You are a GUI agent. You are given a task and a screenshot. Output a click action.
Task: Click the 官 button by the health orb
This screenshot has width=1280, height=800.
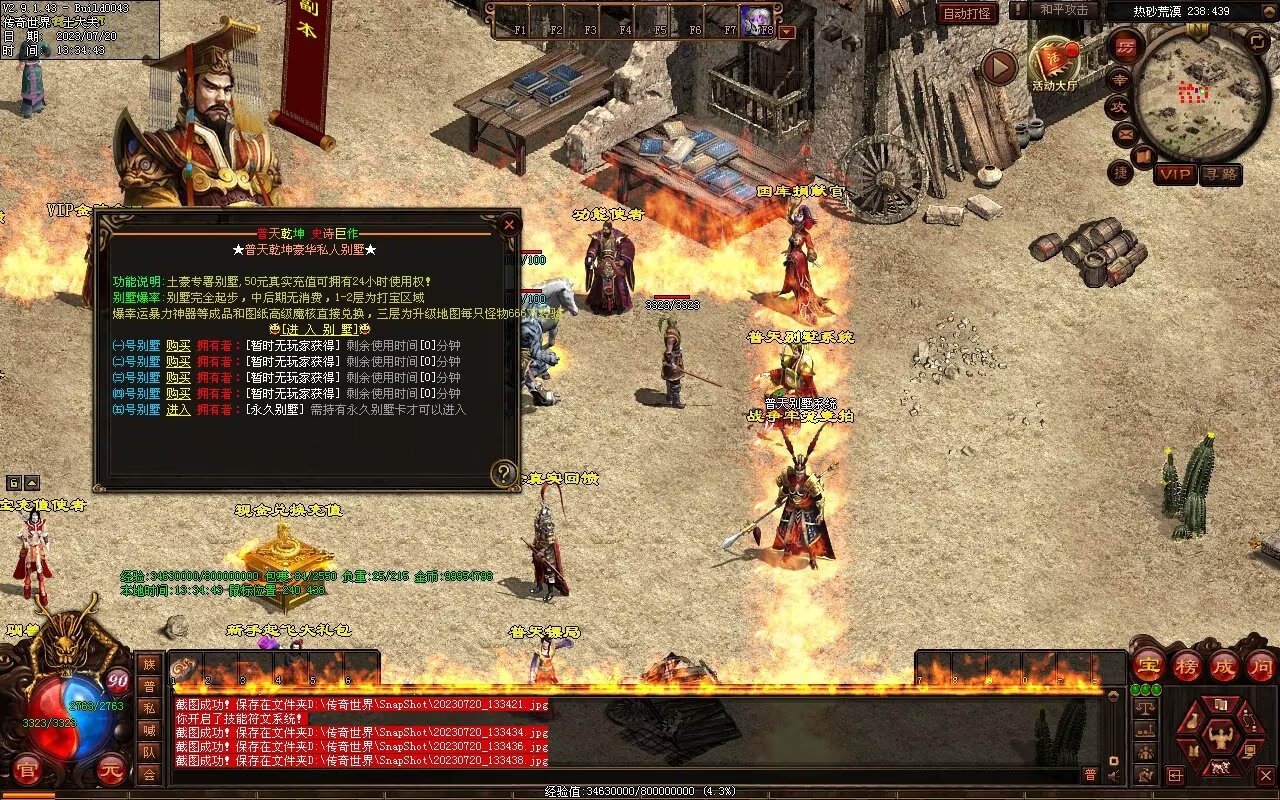(x=26, y=770)
